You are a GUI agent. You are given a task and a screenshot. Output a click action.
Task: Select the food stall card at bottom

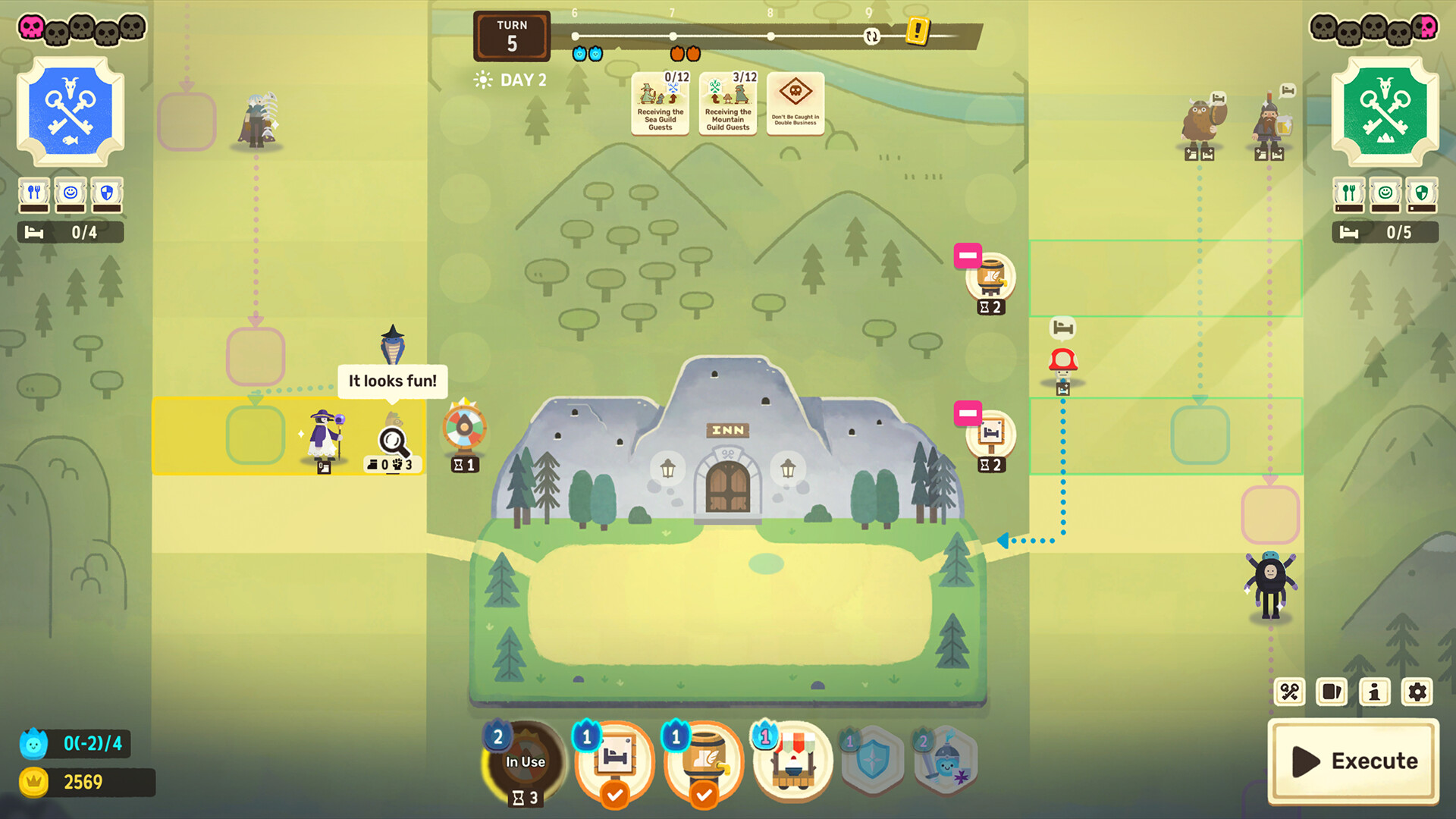pyautogui.click(x=792, y=762)
